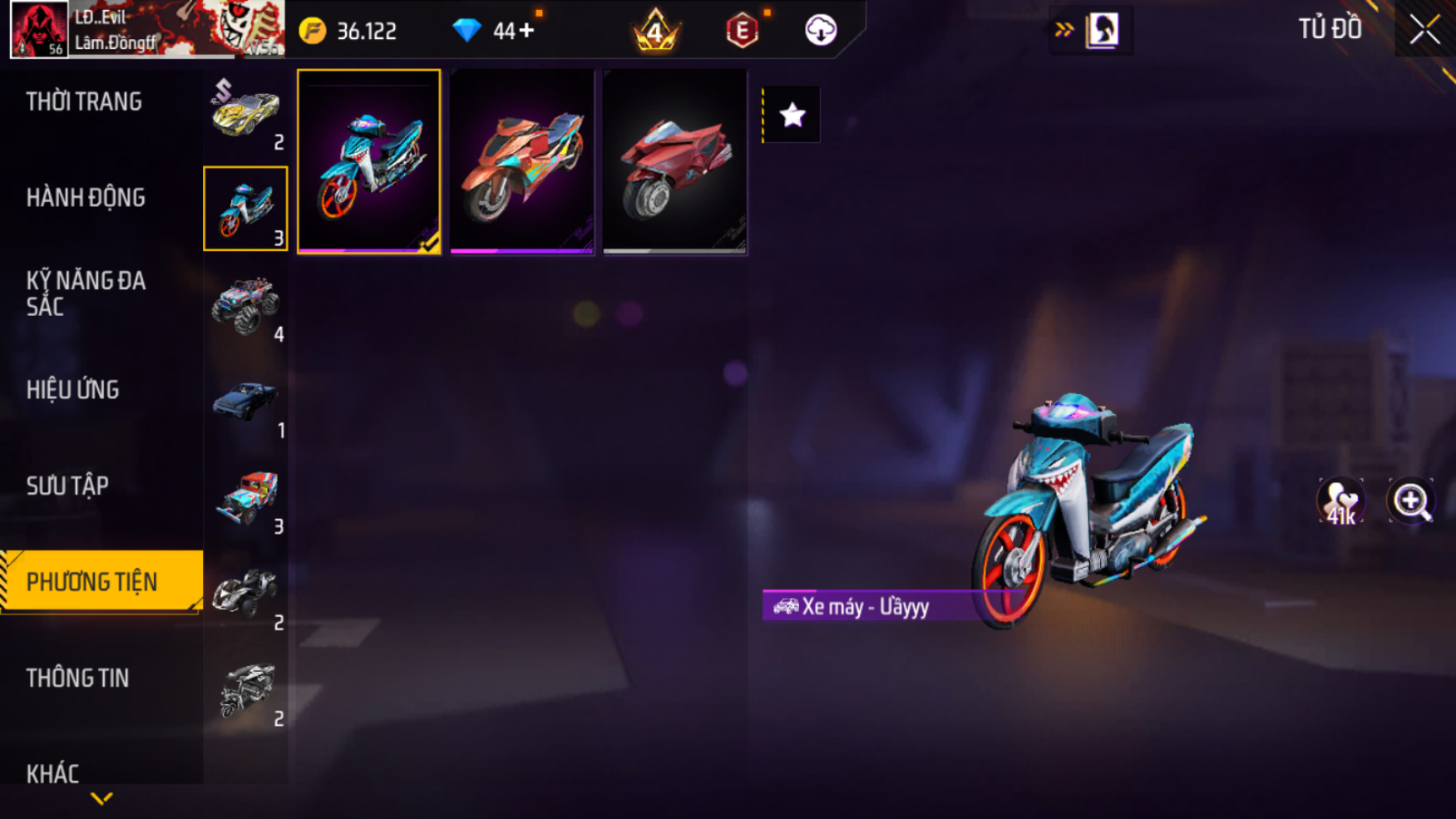Show the Thông Tin section
Viewport: 1456px width, 819px height.
tap(77, 678)
